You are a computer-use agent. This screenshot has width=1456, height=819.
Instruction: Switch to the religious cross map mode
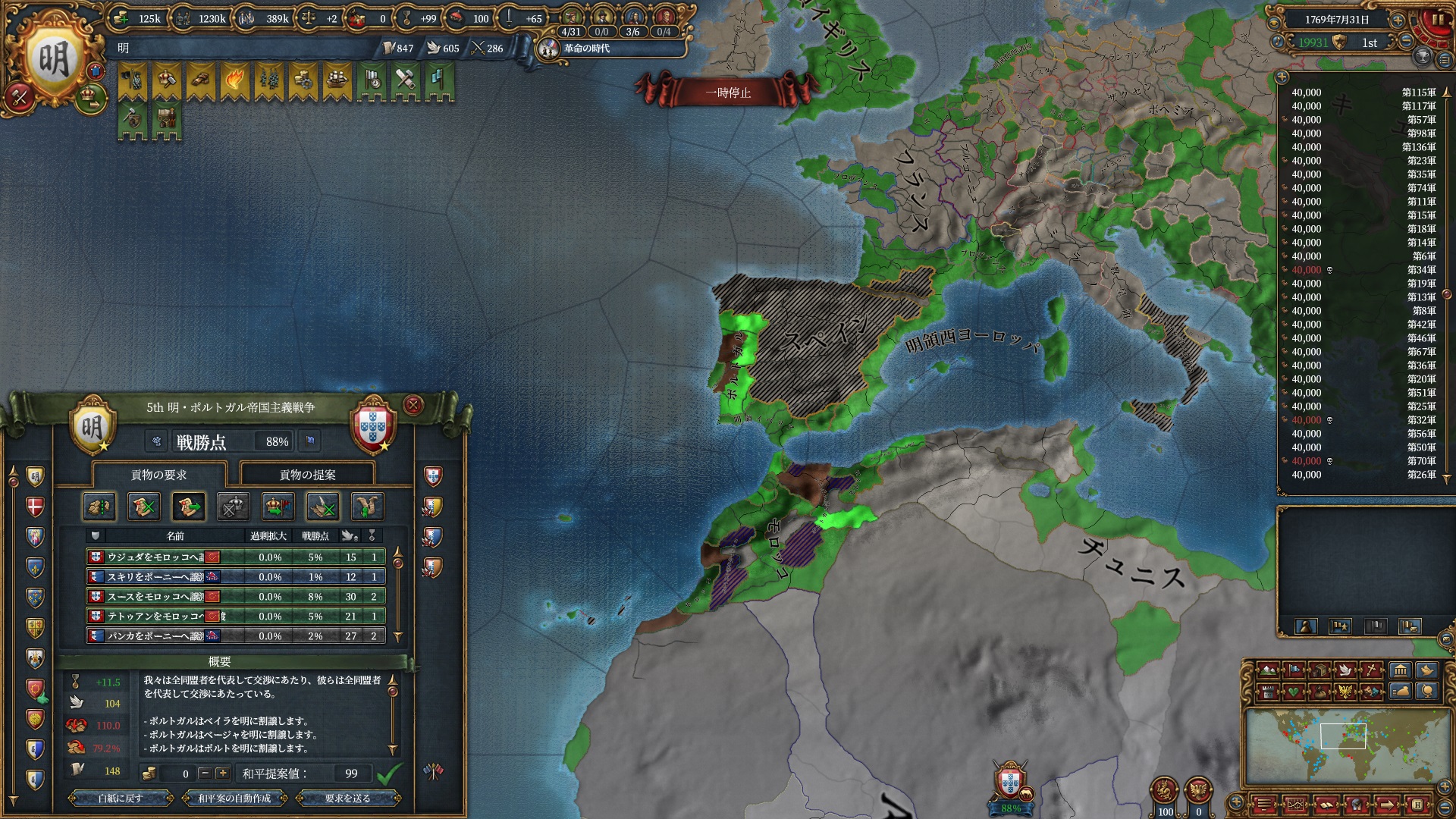[1371, 670]
